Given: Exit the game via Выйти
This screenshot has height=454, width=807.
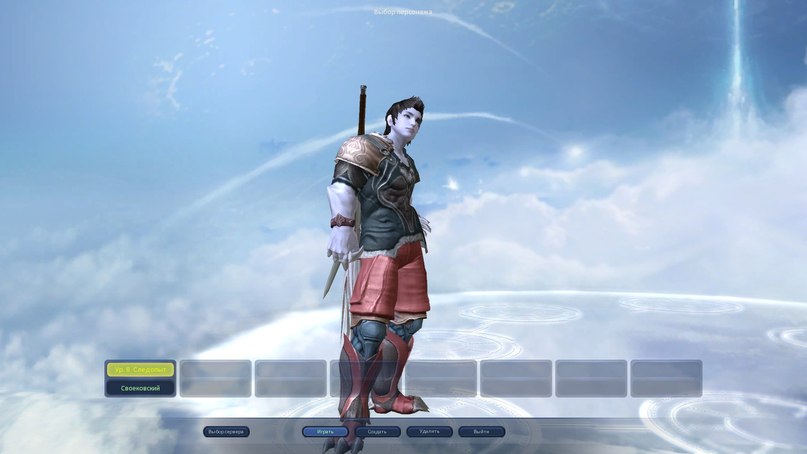Looking at the screenshot, I should (482, 432).
